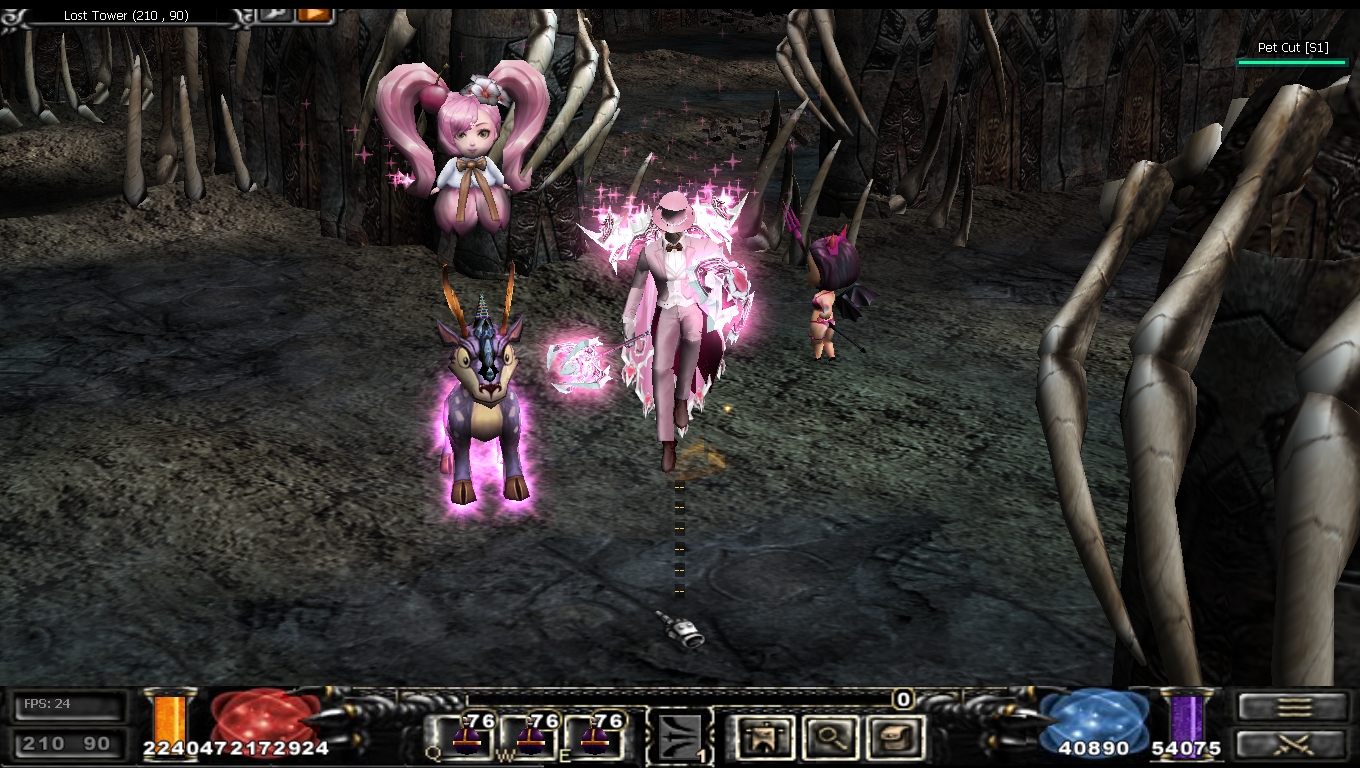Open the banner flag panel button
The image size is (1360, 768).
click(x=759, y=737)
